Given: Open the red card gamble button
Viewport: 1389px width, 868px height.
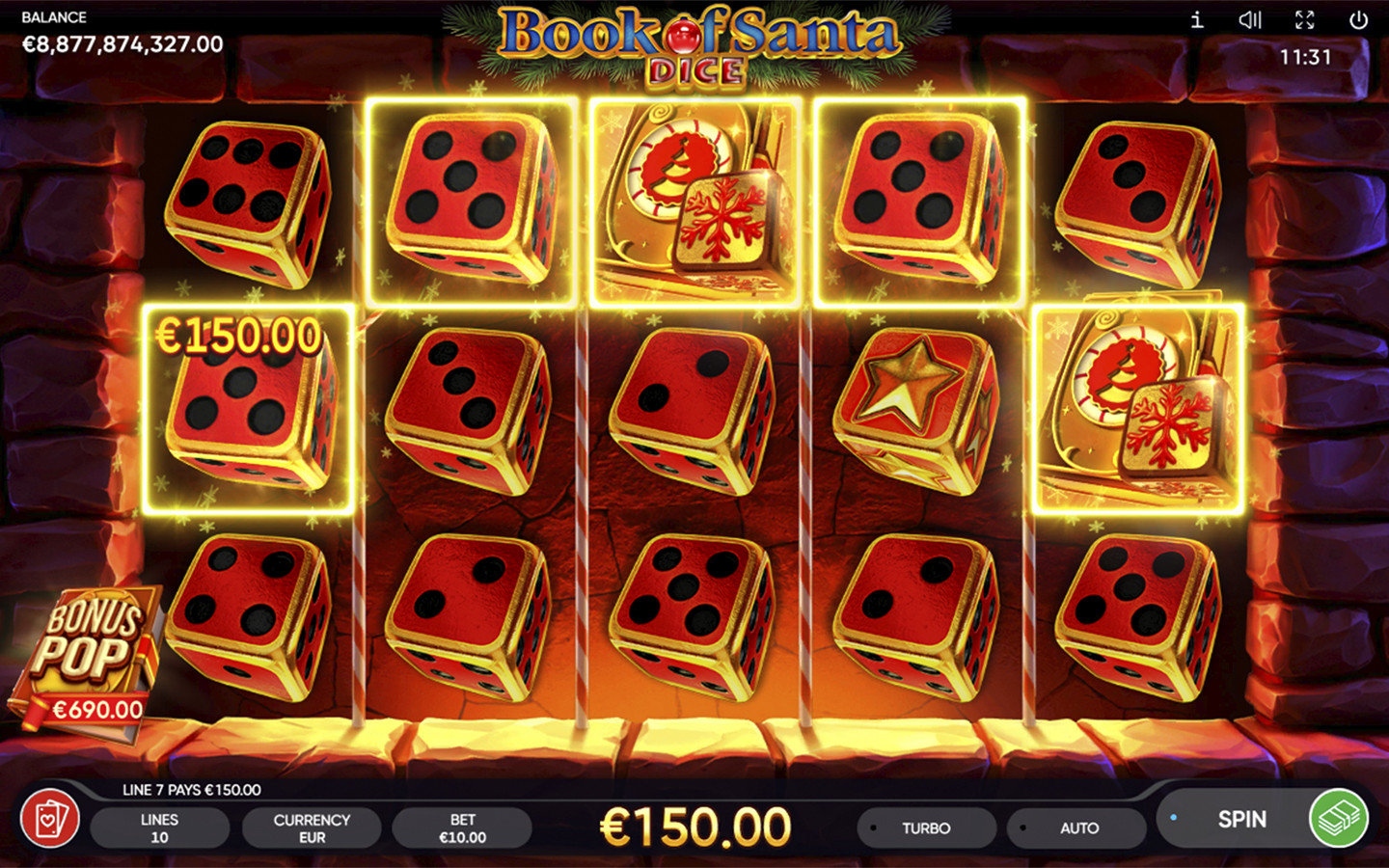Looking at the screenshot, I should [50, 820].
